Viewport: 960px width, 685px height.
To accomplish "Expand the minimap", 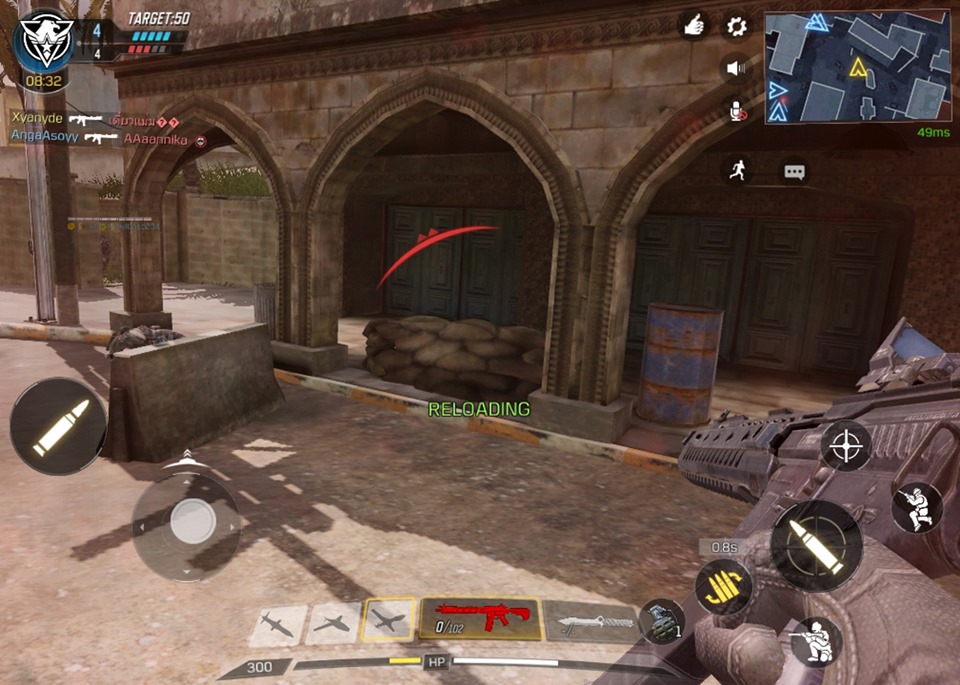I will tap(857, 67).
